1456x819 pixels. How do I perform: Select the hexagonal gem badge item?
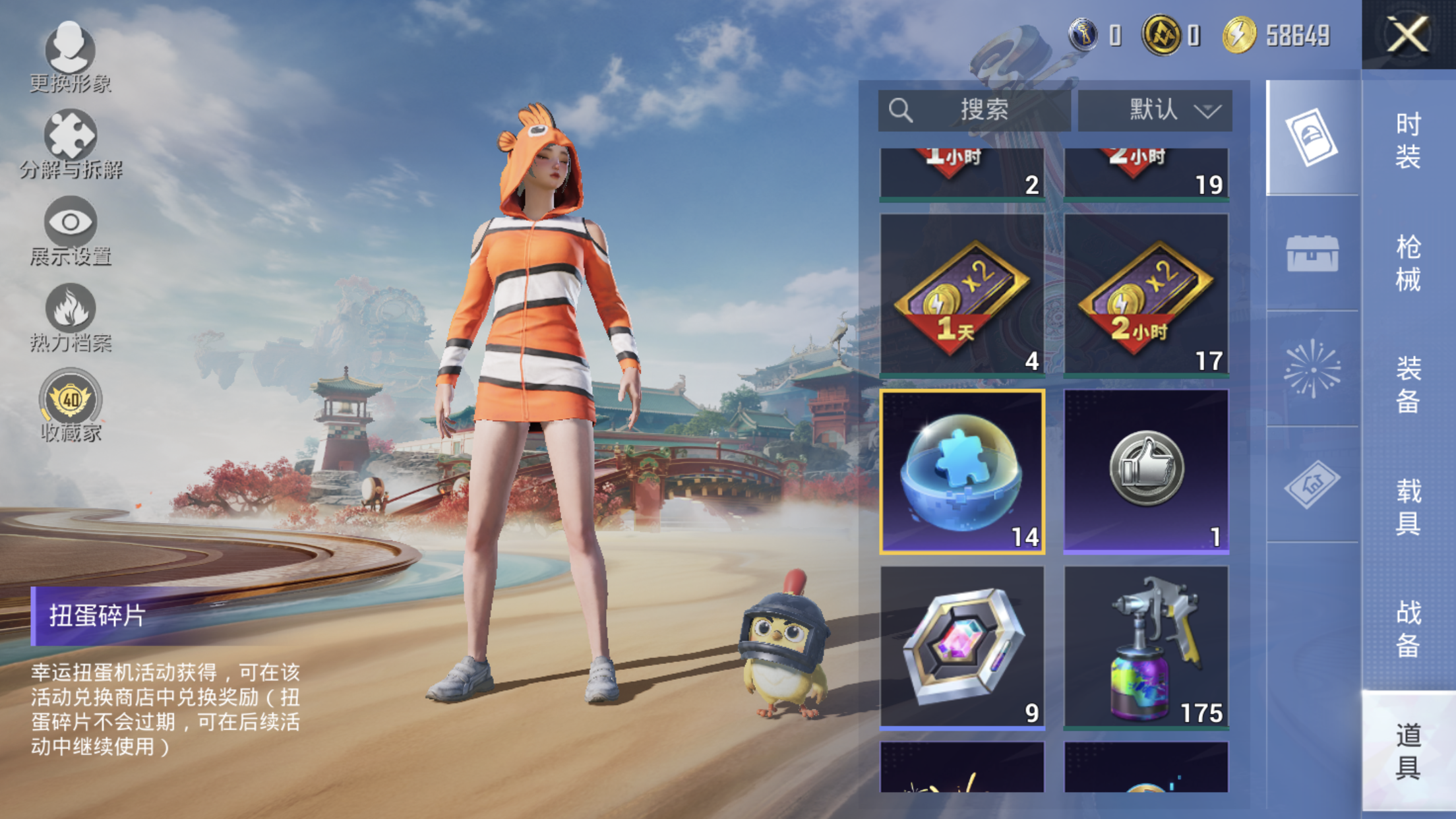962,648
